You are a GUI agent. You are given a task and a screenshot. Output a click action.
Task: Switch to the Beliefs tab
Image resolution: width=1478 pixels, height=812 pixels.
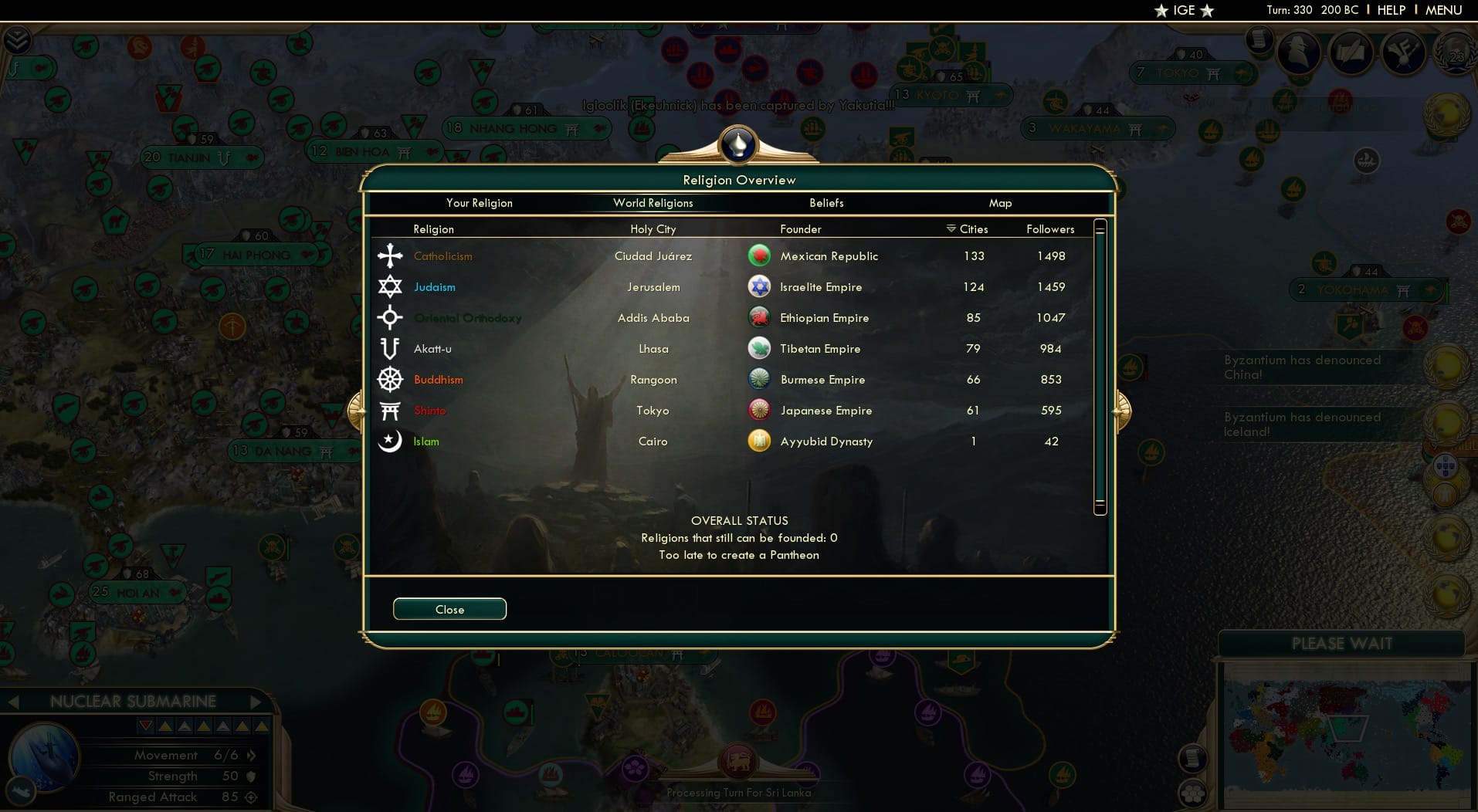[x=826, y=203]
